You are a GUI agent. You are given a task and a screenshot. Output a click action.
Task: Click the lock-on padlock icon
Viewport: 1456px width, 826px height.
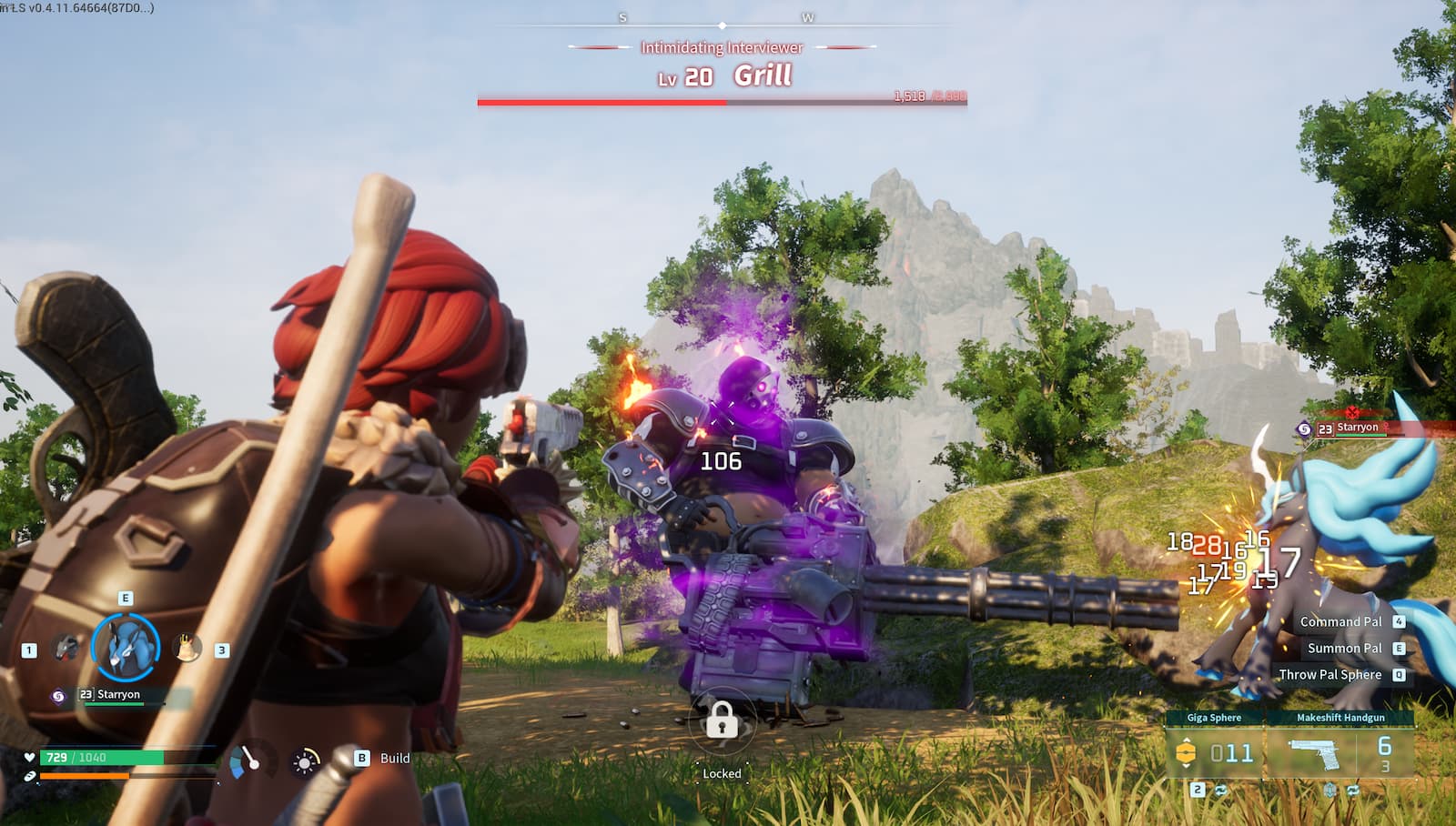coord(722,722)
